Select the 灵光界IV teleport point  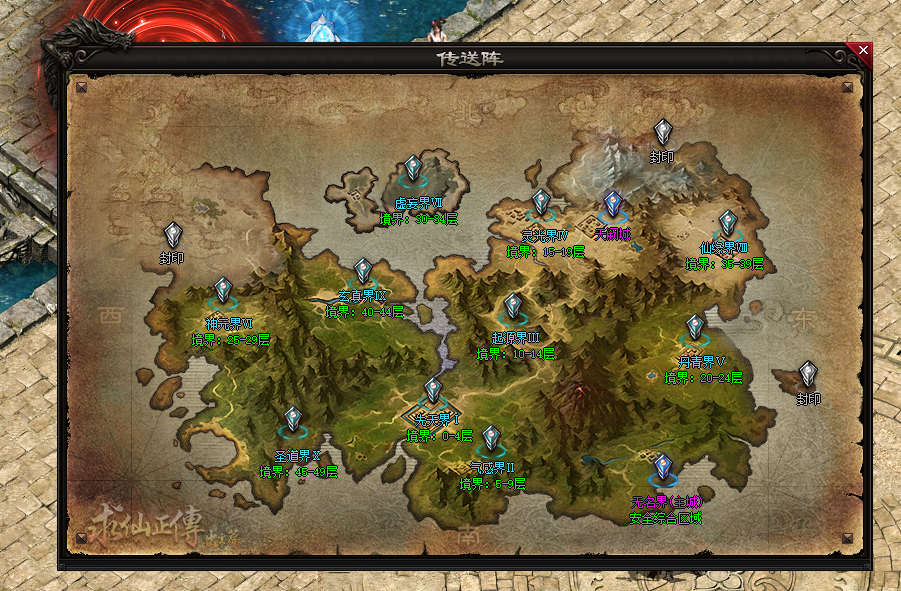(541, 203)
